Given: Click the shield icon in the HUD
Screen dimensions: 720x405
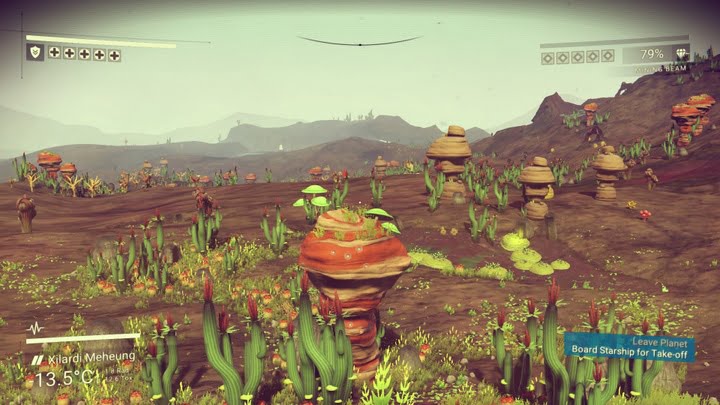Looking at the screenshot, I should pos(35,52).
